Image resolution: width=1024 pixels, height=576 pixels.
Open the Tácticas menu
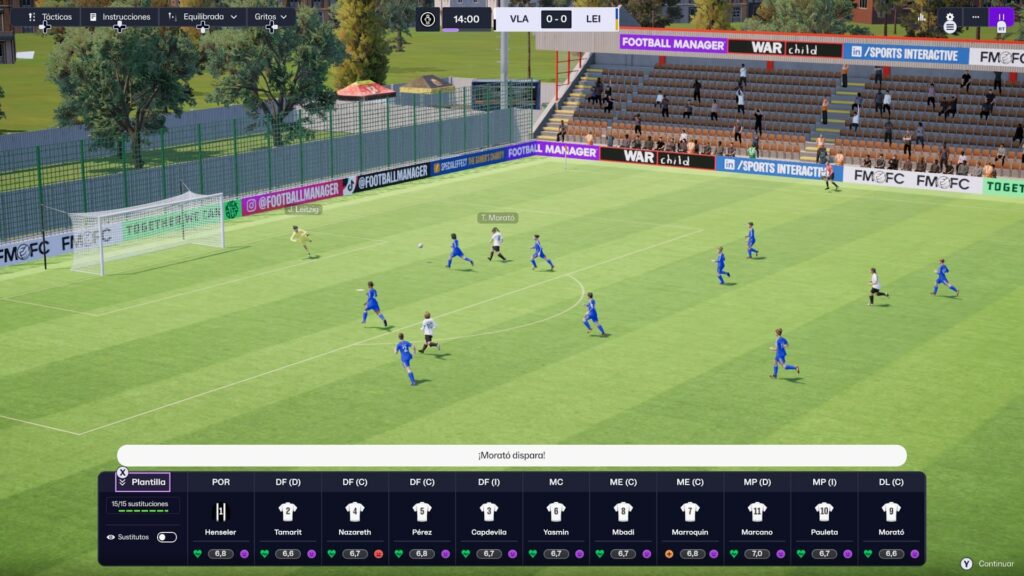48,17
